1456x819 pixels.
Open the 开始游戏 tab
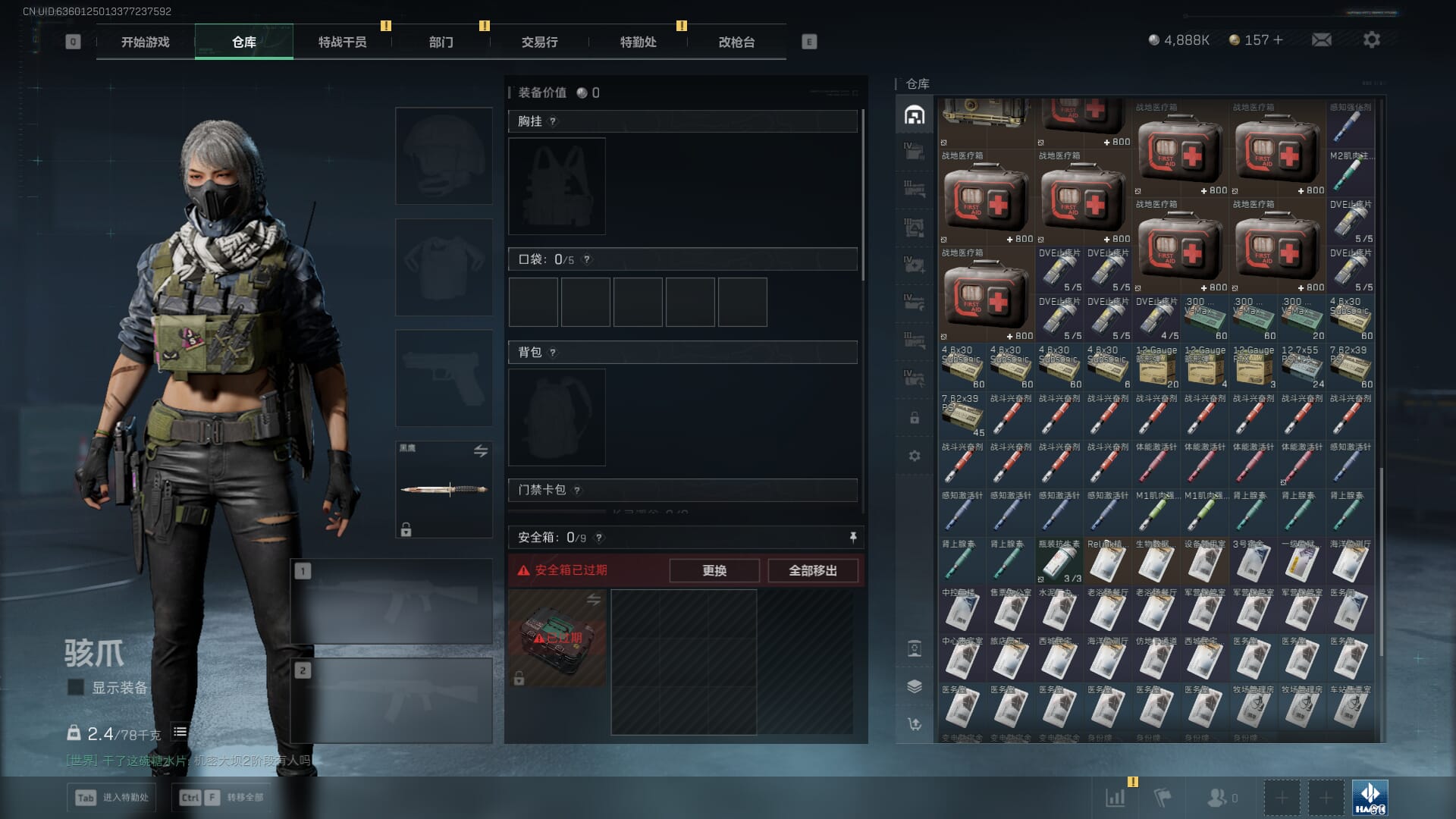145,42
